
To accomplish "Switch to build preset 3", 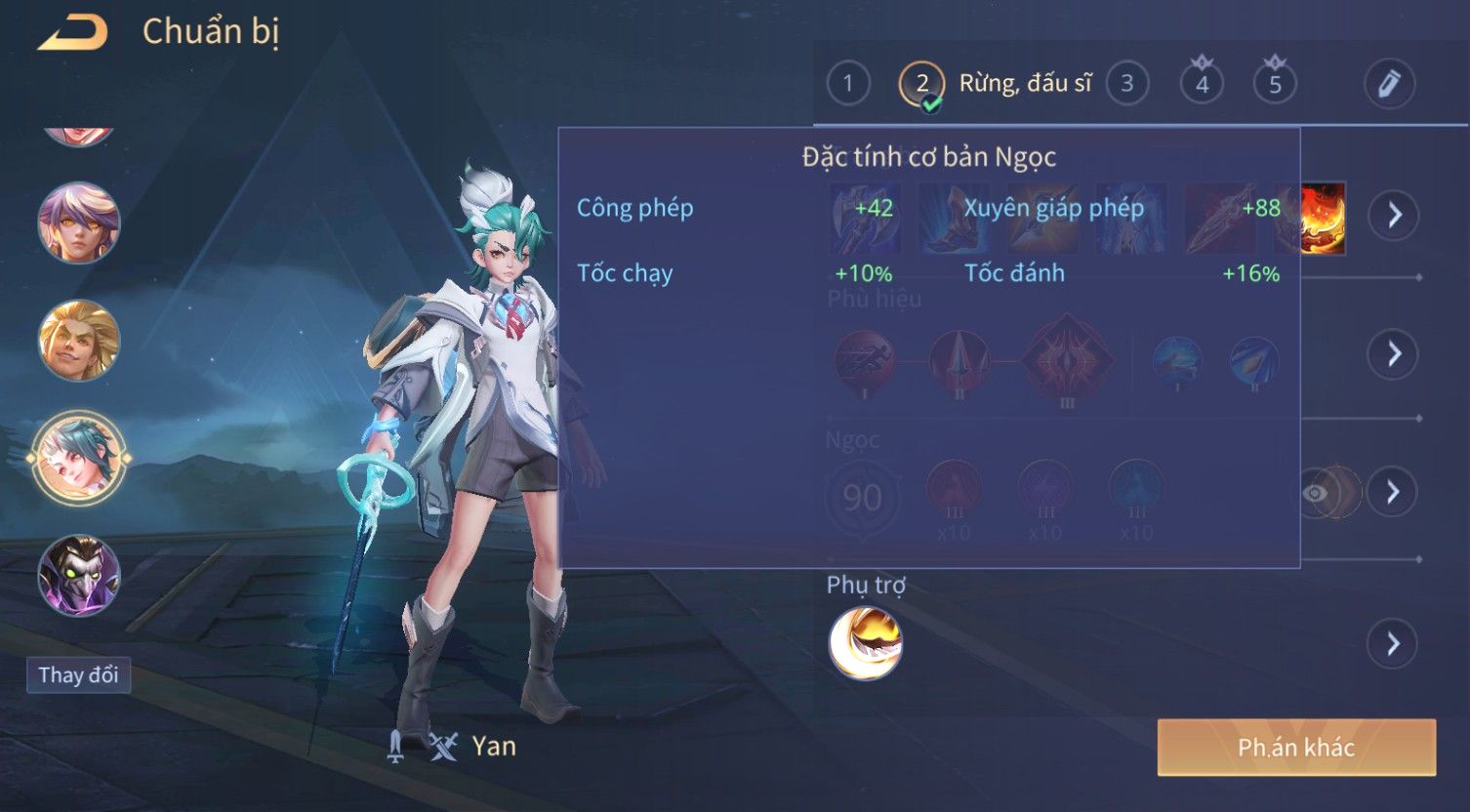I will pyautogui.click(x=1126, y=84).
